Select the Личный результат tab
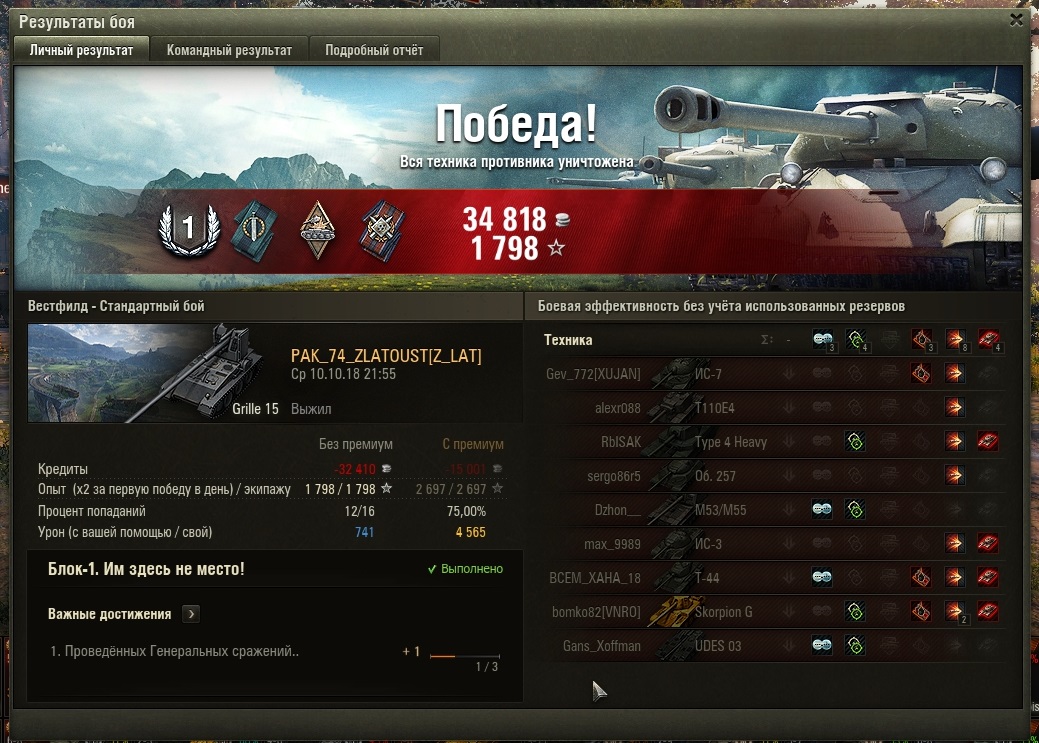 [81, 50]
